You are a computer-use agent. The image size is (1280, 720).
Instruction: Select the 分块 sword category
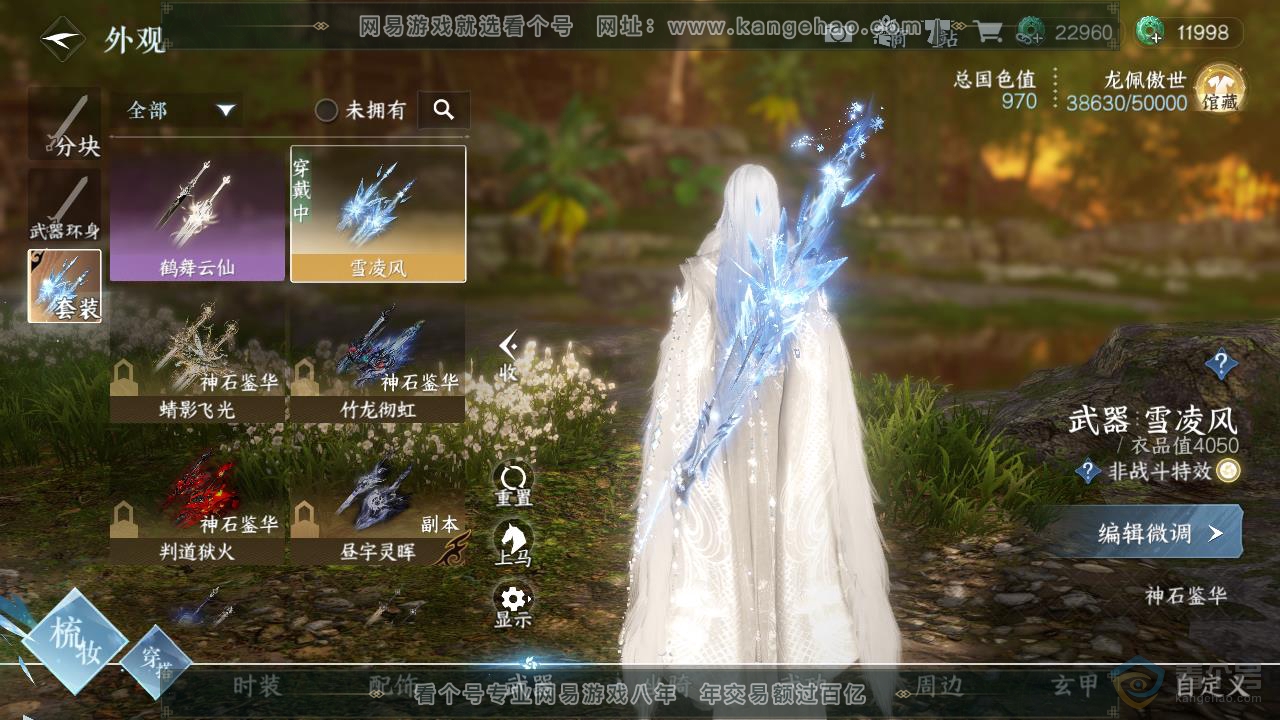(x=65, y=124)
